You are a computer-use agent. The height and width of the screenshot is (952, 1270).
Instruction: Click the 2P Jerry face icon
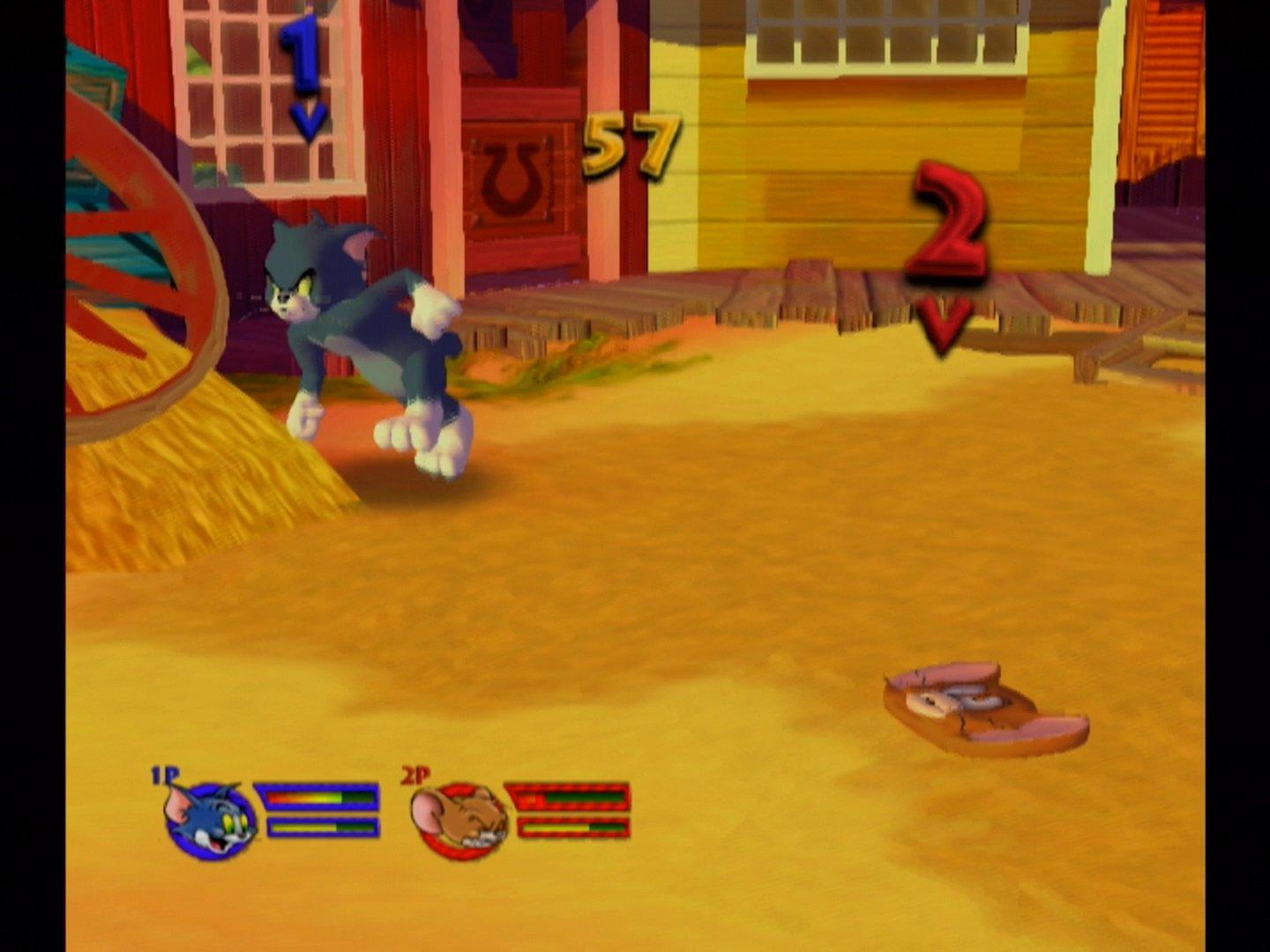[x=458, y=820]
